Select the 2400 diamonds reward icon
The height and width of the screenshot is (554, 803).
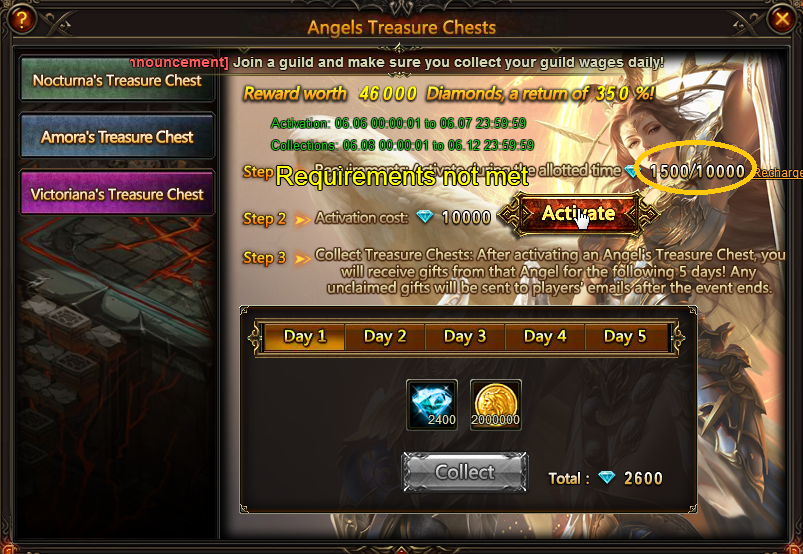(433, 405)
